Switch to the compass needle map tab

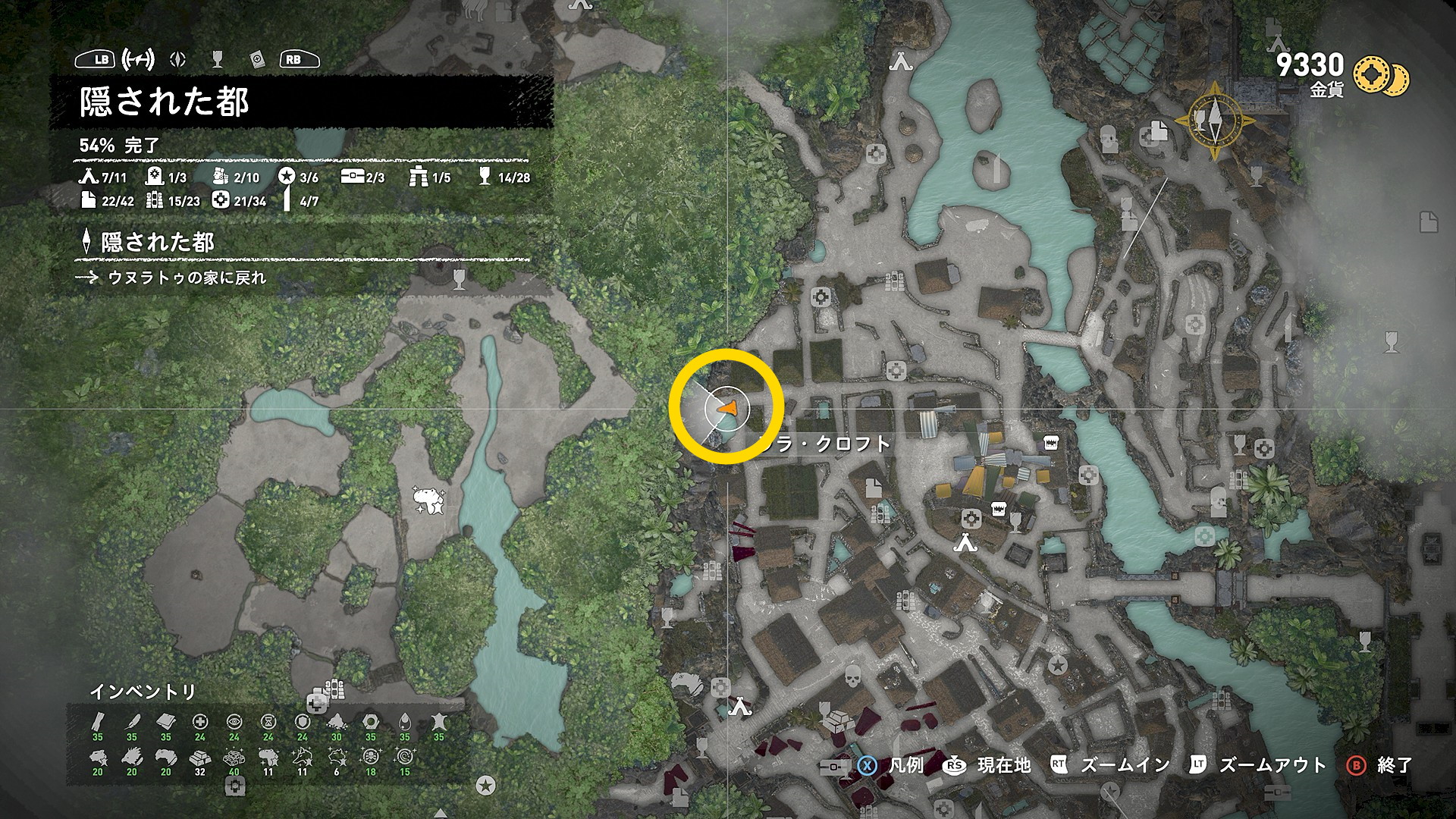coord(179,59)
